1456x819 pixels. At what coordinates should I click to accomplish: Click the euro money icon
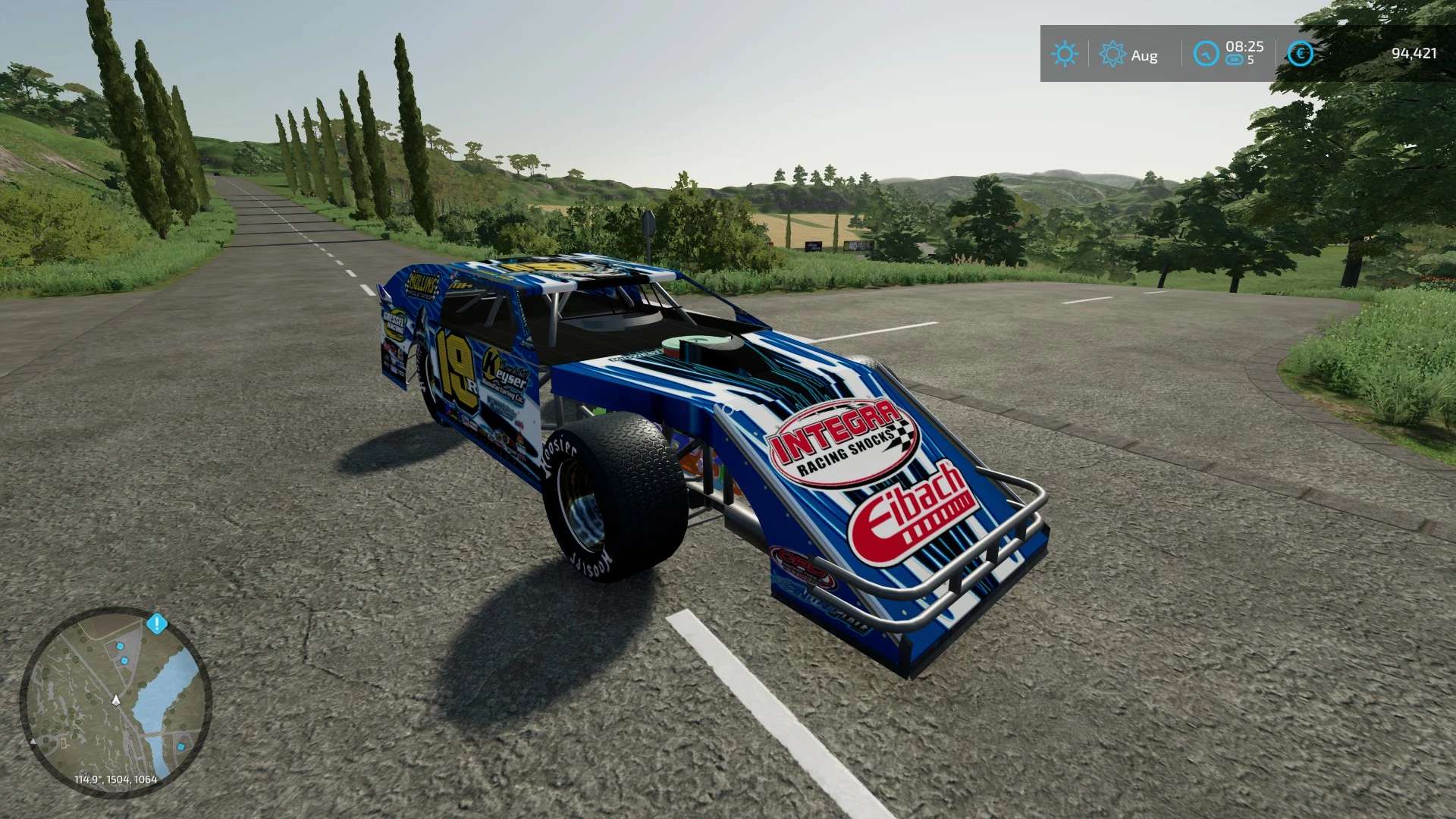point(1300,54)
